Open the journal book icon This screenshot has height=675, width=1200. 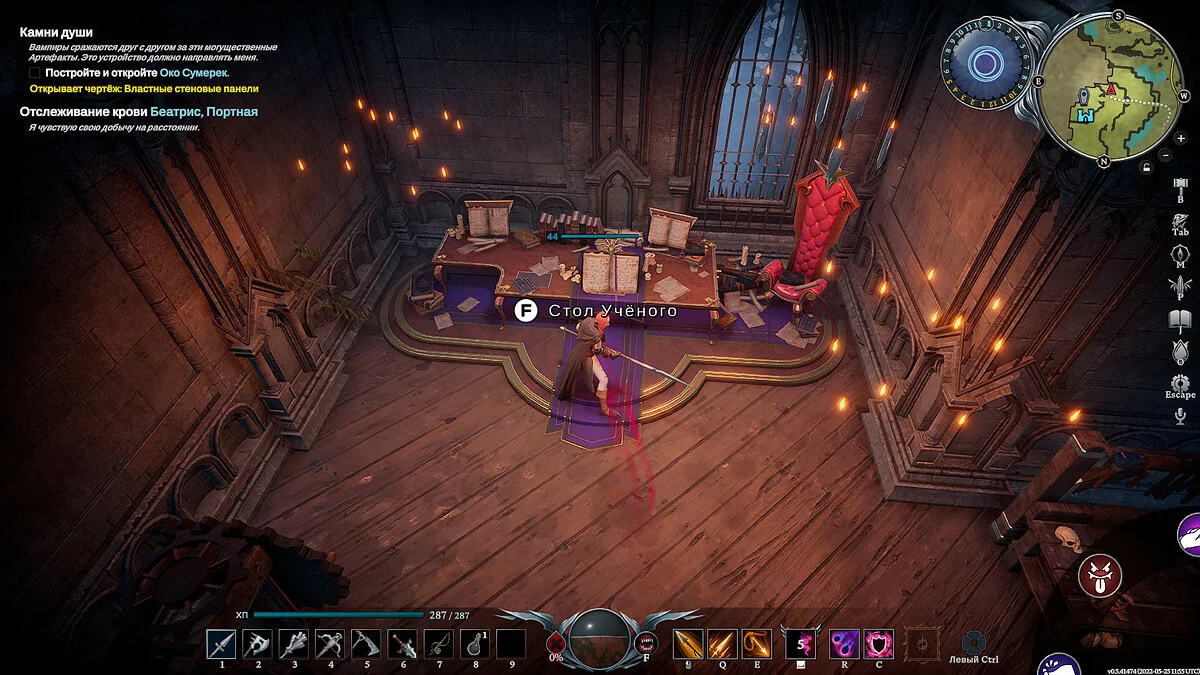click(1180, 319)
